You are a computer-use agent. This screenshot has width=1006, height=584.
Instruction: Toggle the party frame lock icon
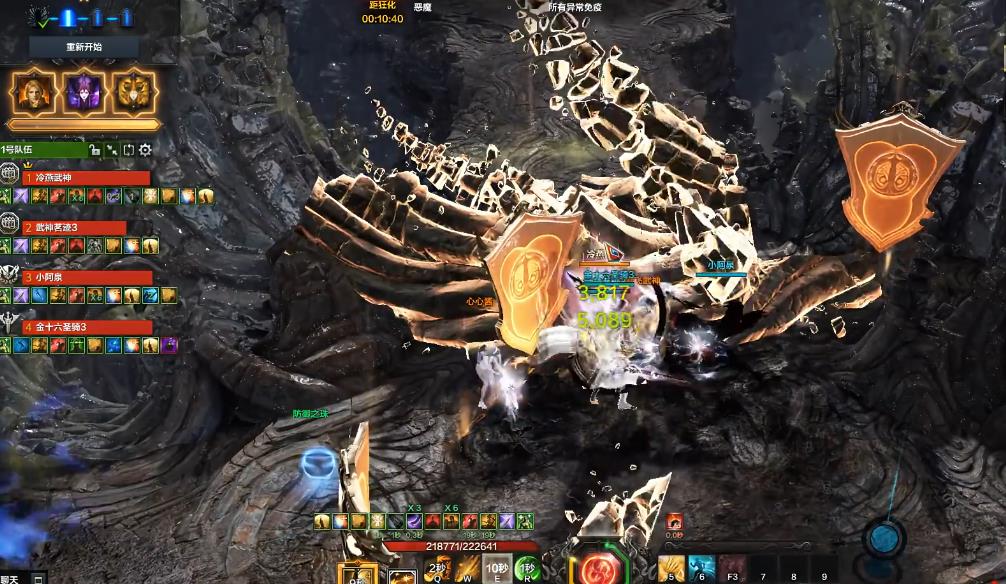(94, 150)
